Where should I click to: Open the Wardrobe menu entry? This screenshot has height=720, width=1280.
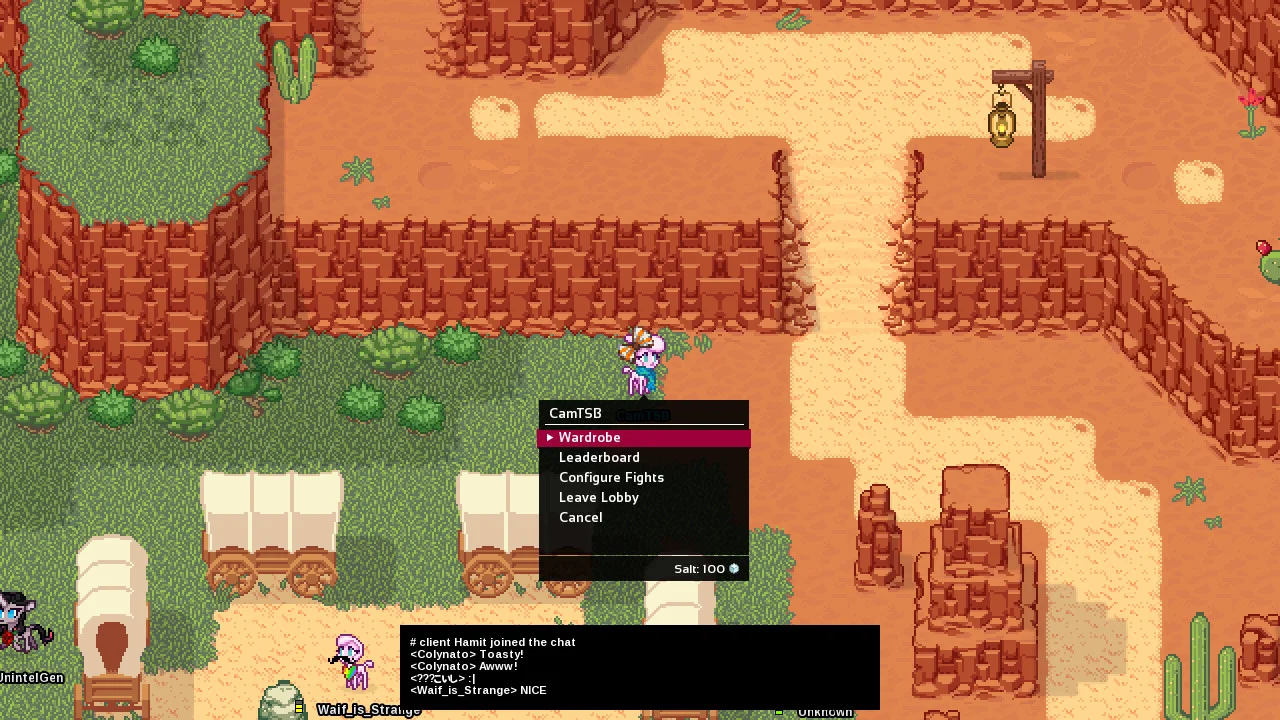[590, 438]
